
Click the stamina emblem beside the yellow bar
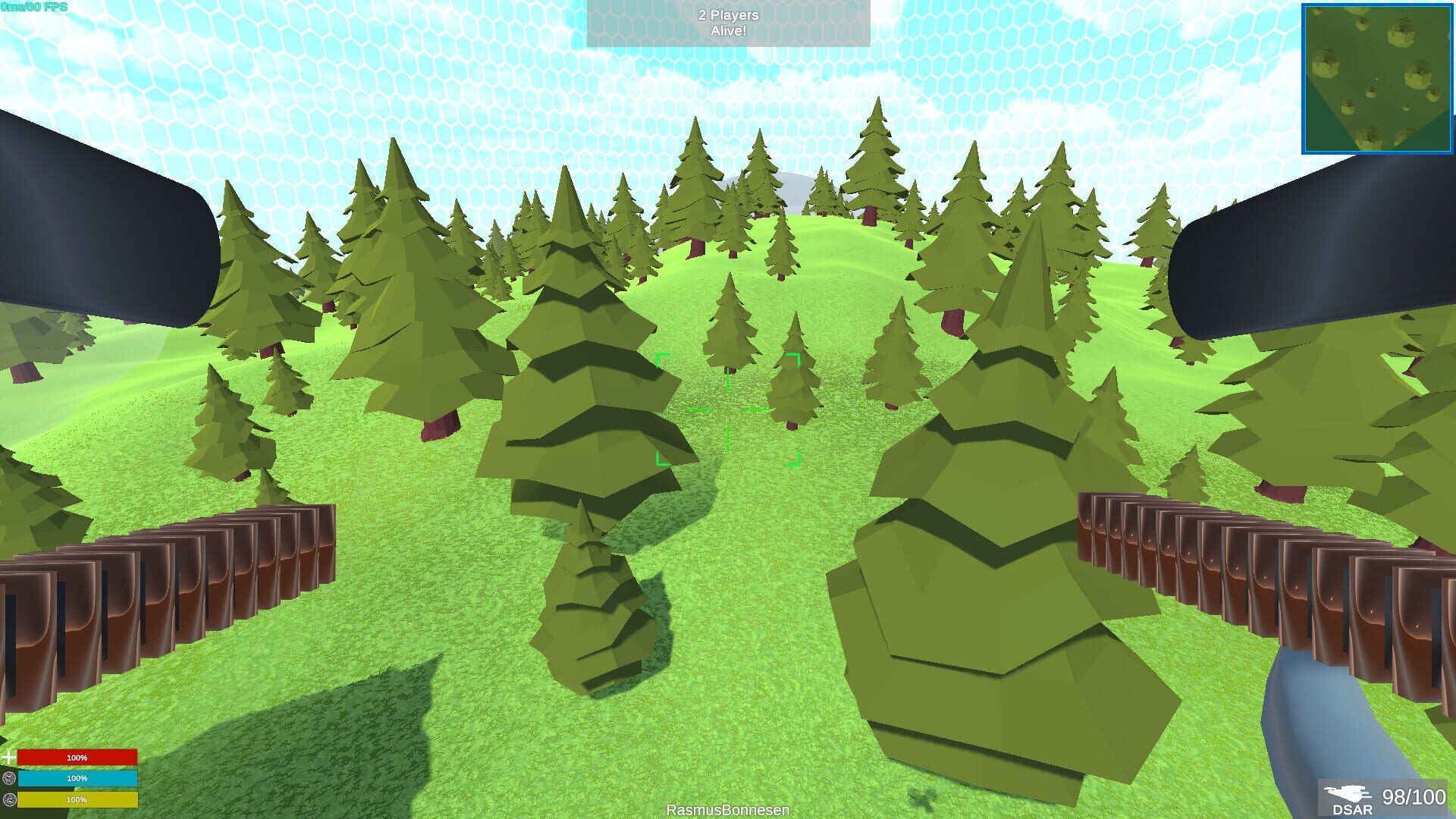[x=10, y=800]
